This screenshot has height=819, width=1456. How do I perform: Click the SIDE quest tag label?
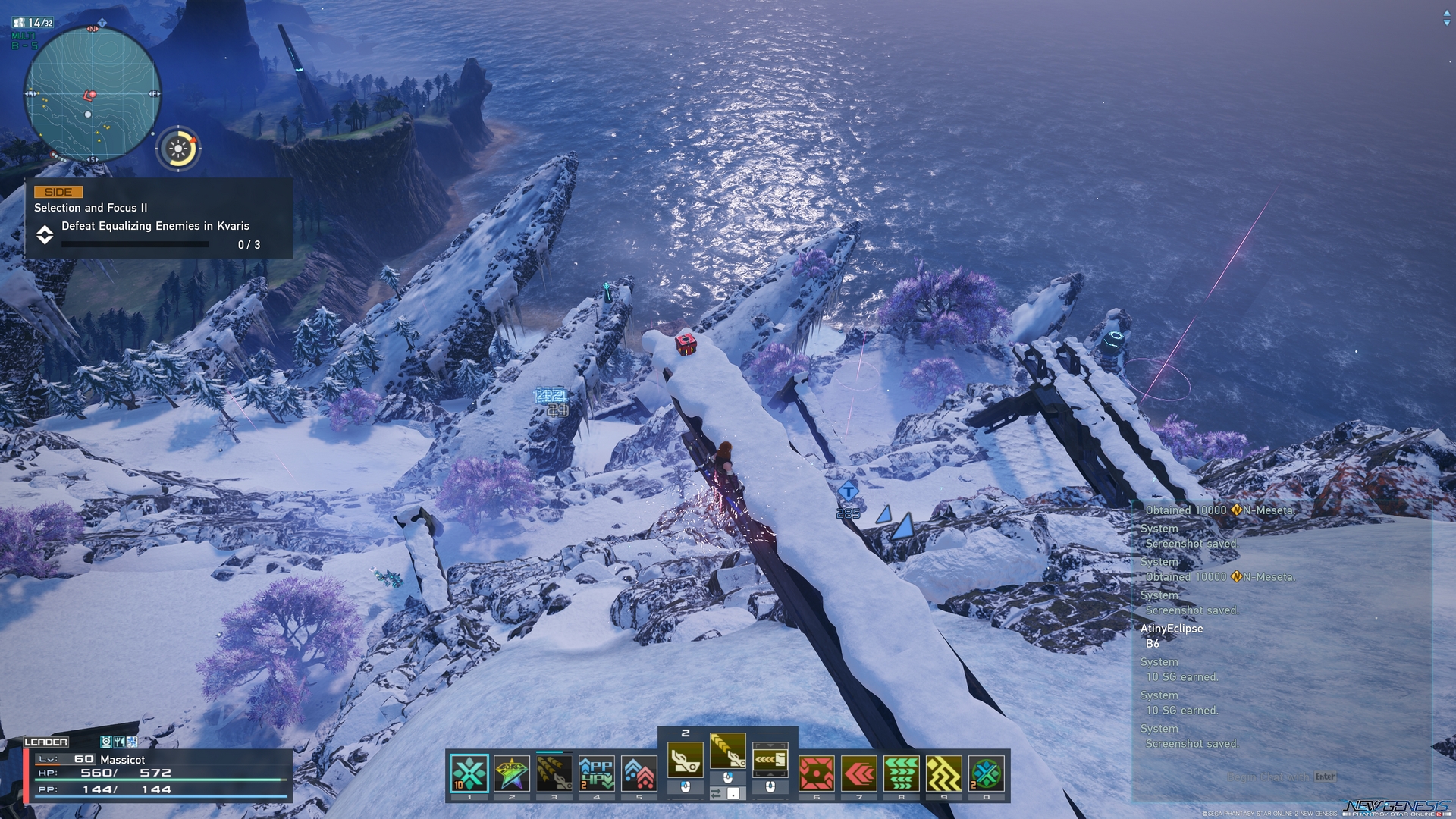(x=59, y=192)
